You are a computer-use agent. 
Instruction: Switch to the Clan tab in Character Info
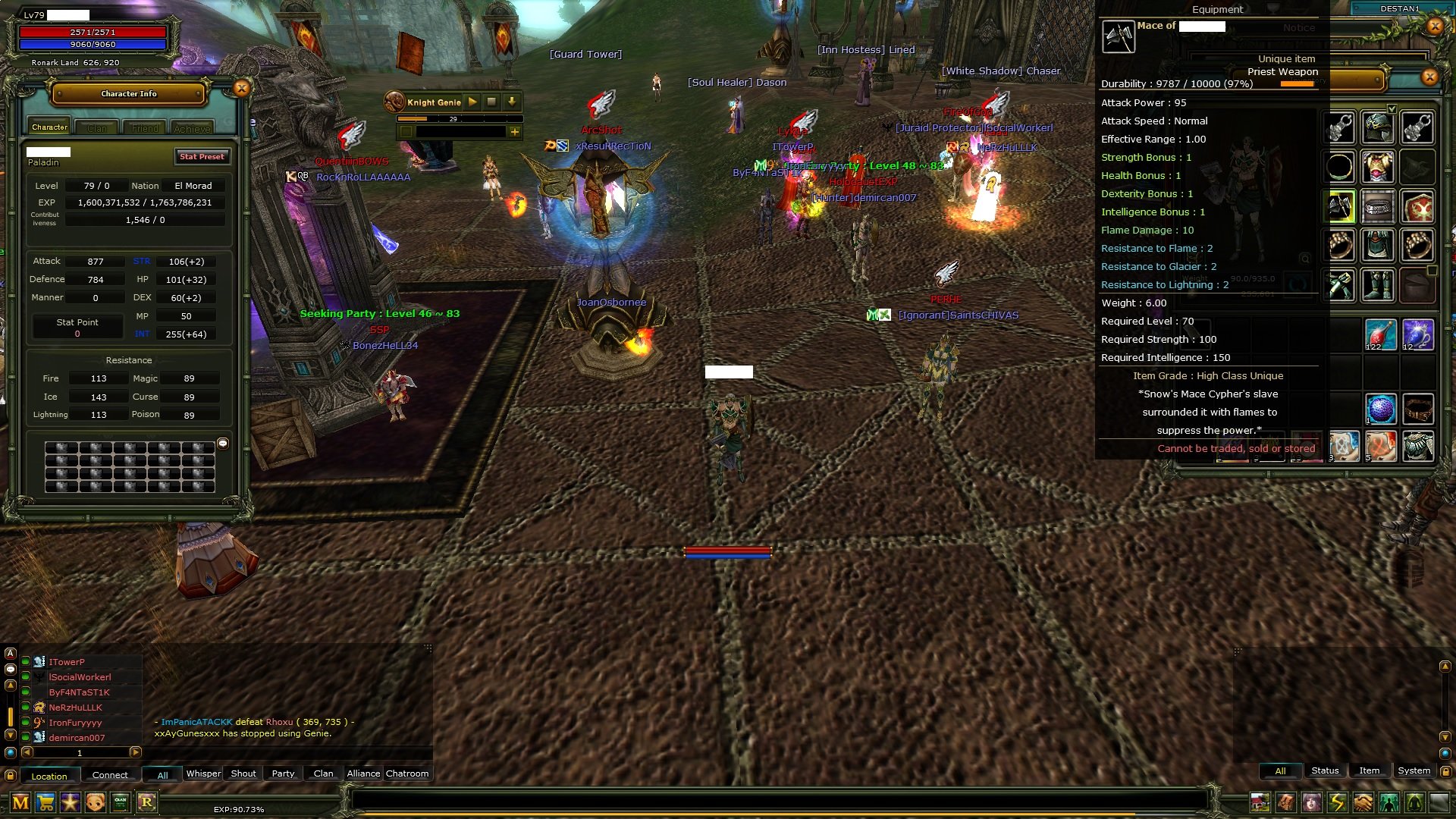[x=97, y=128]
